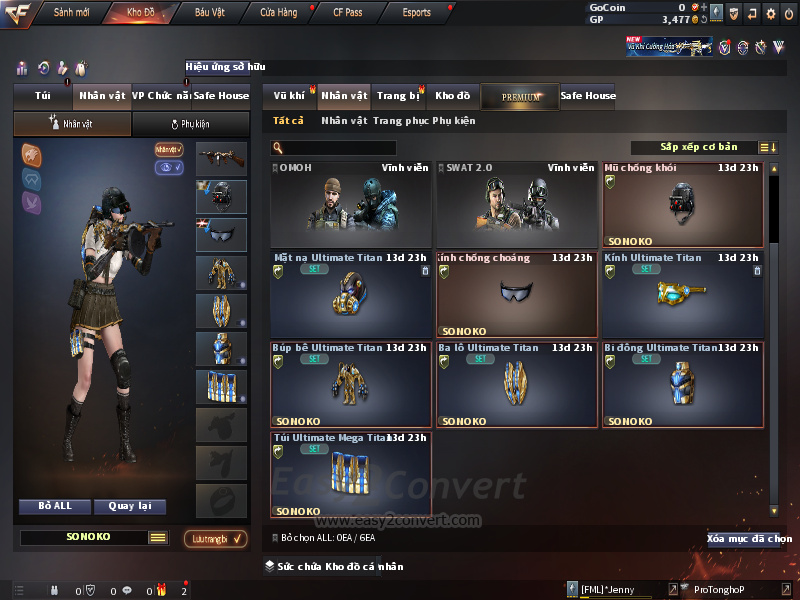
Task: Select the Ba lô Ultimate Titan item
Action: pyautogui.click(x=516, y=385)
